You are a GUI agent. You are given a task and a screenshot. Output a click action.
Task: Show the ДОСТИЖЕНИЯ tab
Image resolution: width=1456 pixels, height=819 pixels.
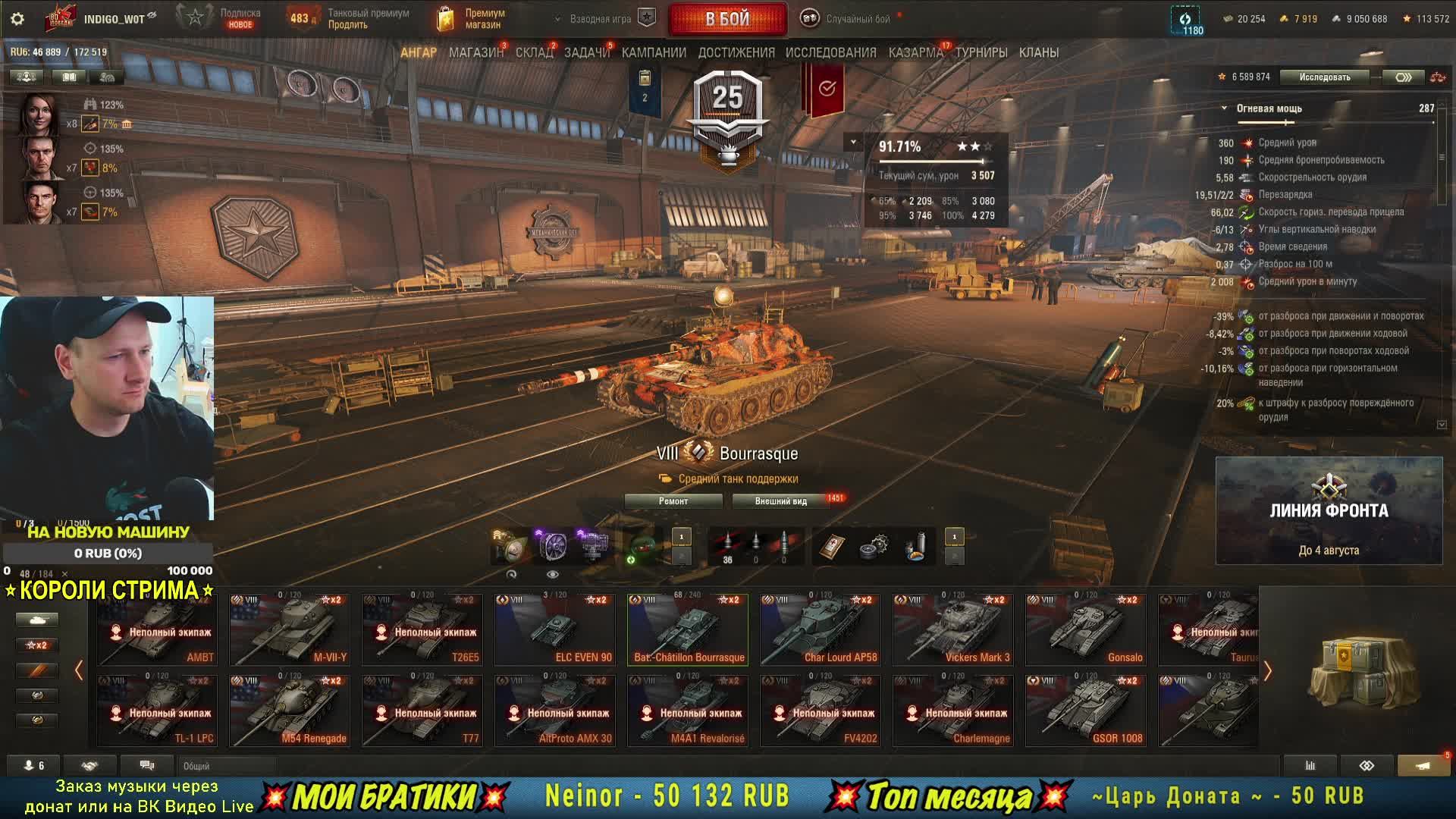[736, 52]
